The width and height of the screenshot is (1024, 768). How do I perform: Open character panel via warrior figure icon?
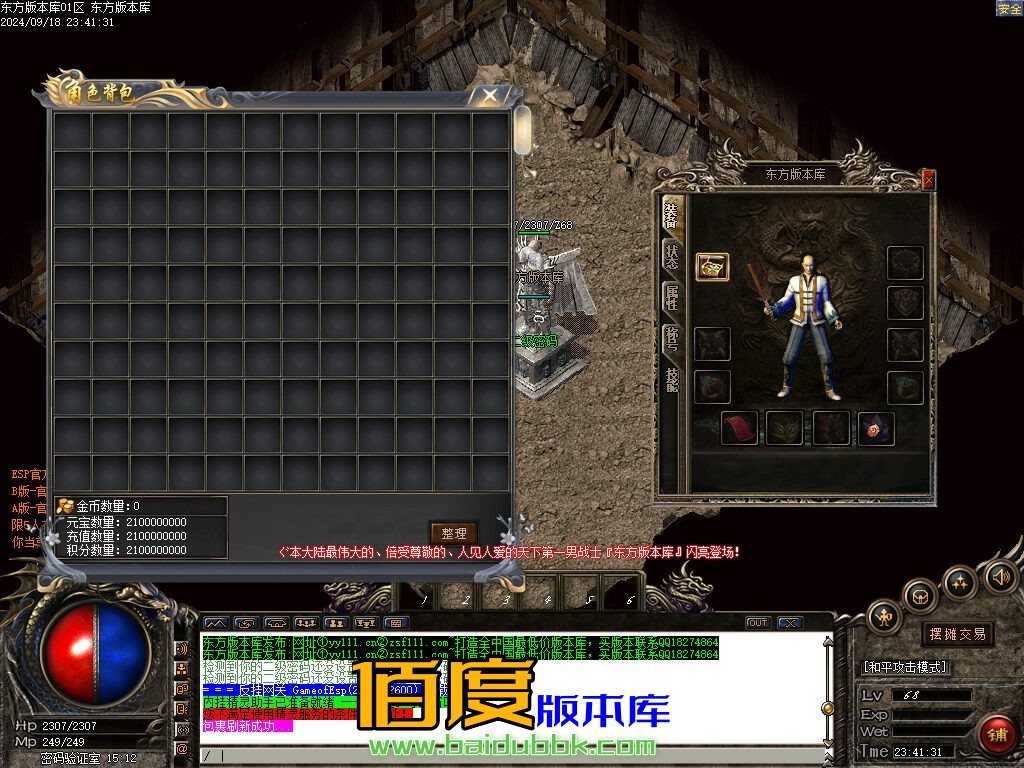click(x=884, y=617)
